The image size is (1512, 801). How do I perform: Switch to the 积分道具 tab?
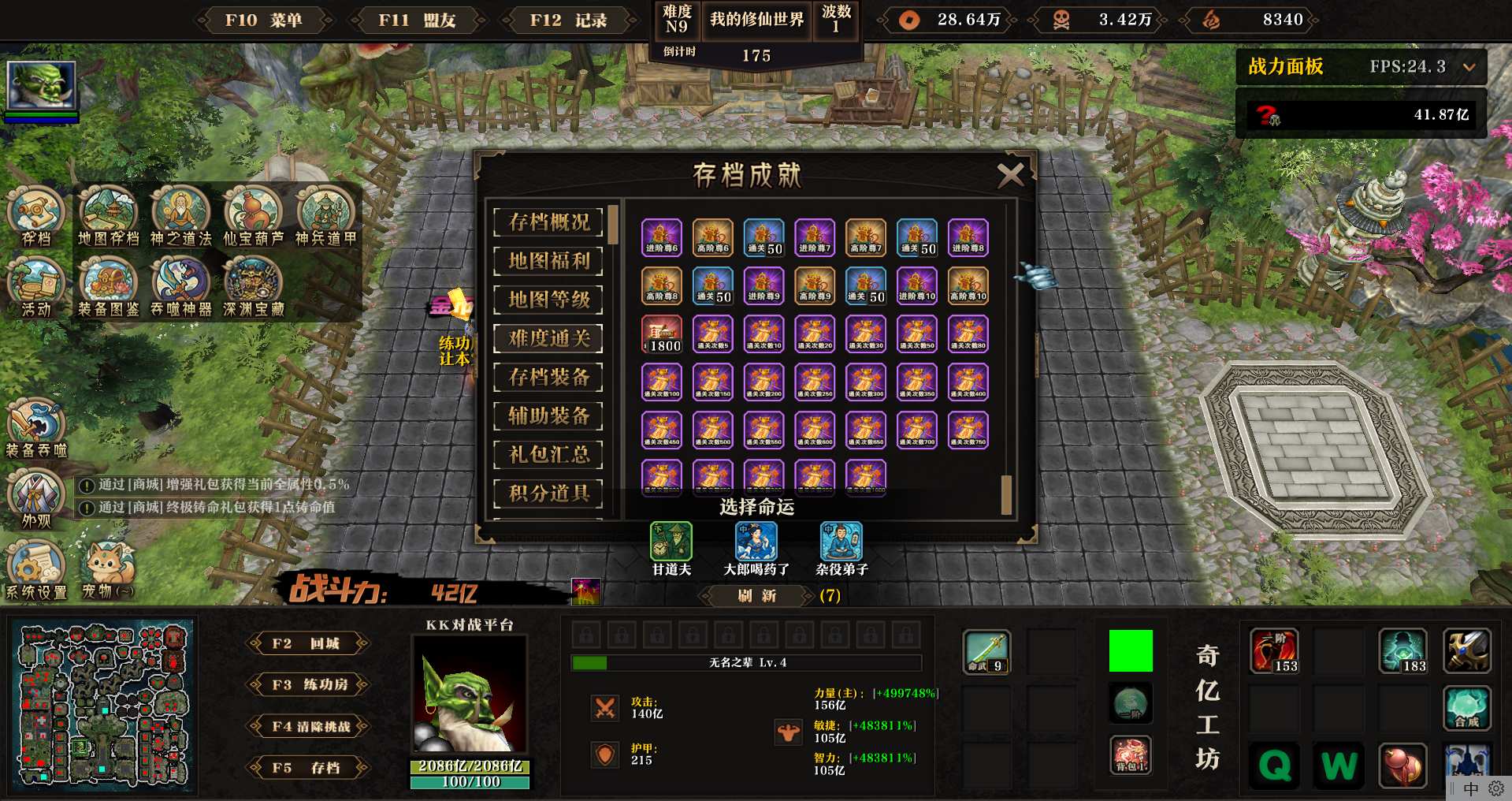click(548, 493)
